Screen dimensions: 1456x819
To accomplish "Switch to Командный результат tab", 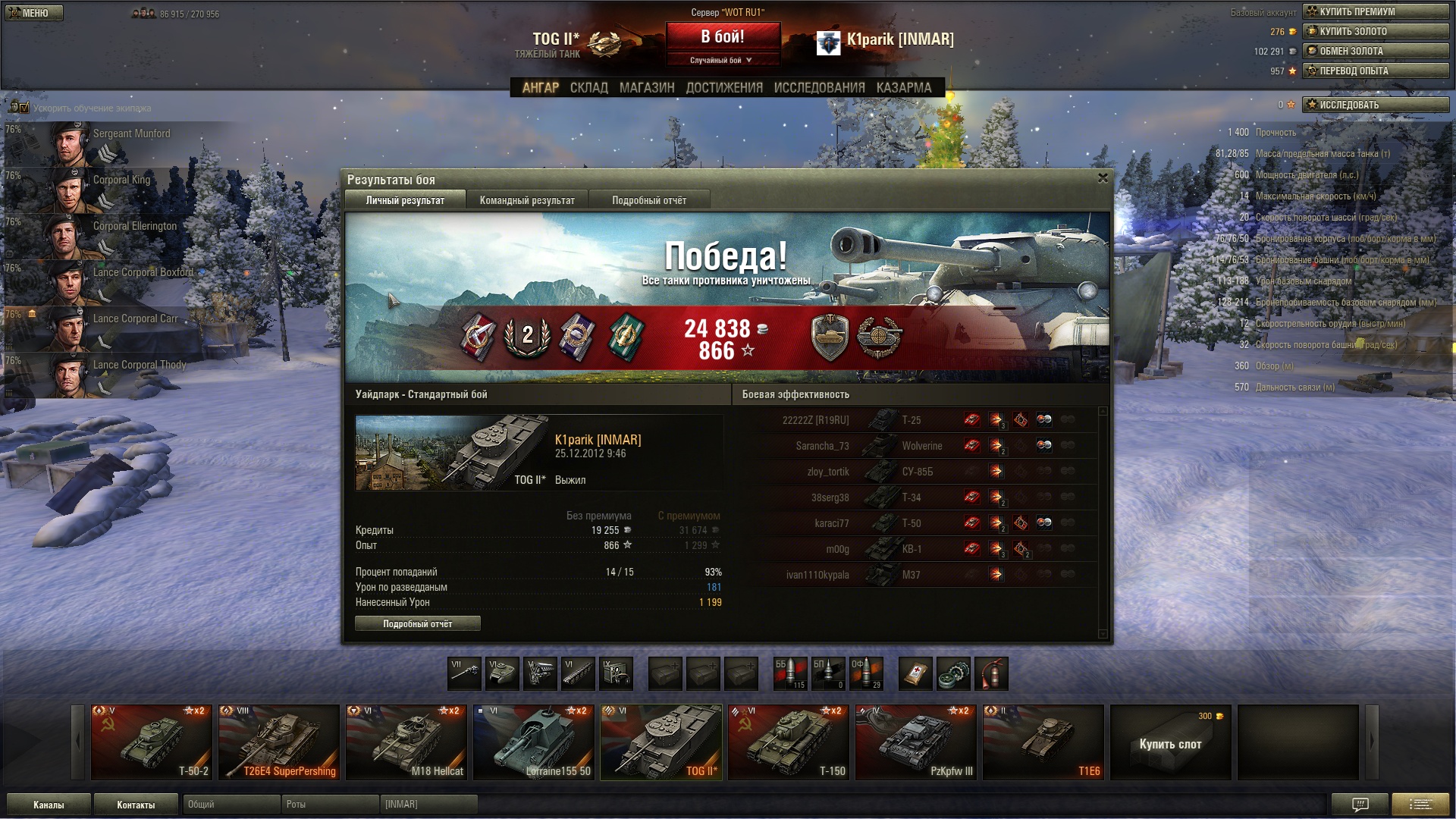I will tap(527, 200).
